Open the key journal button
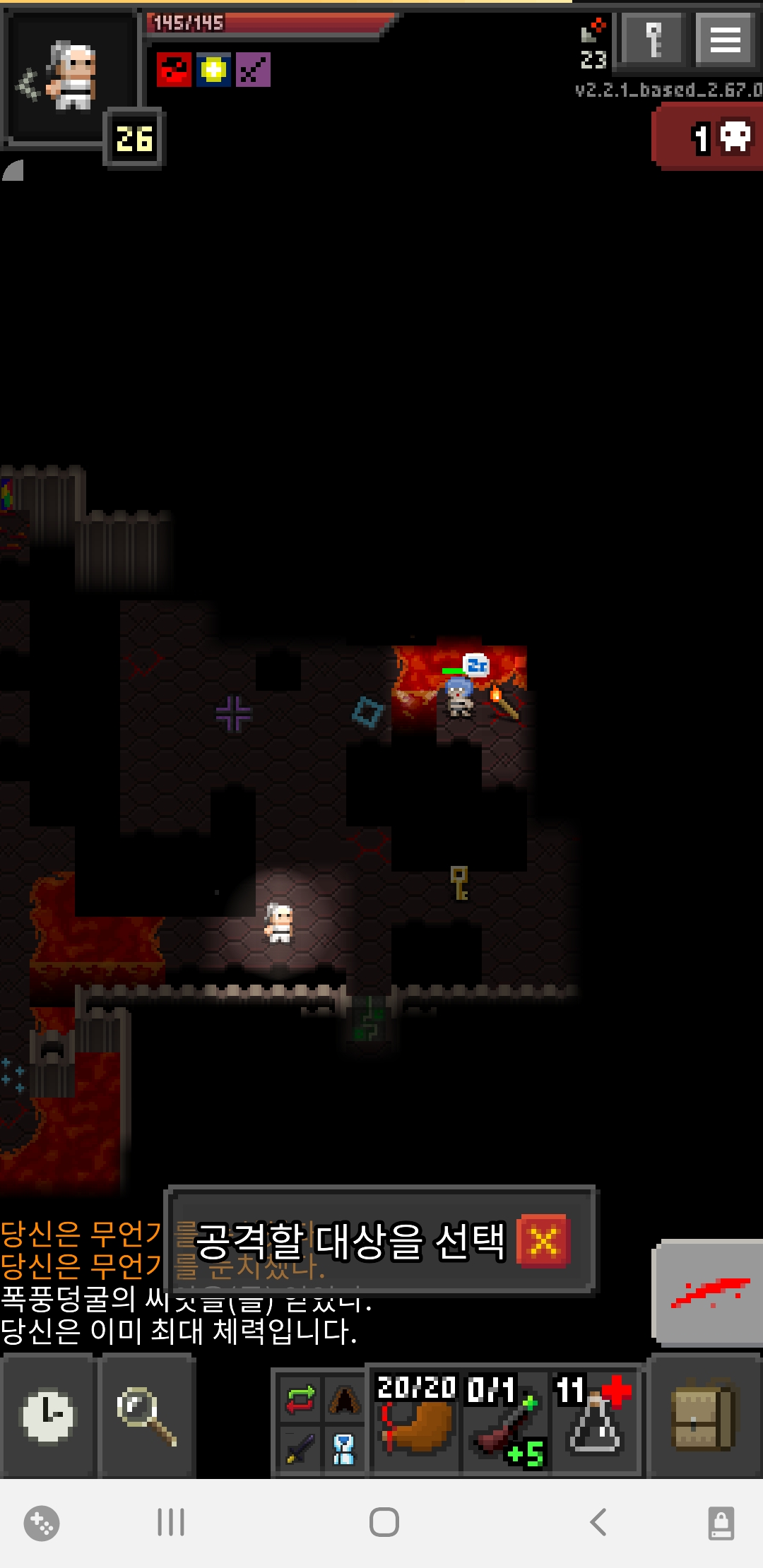This screenshot has width=763, height=1568. point(653,40)
